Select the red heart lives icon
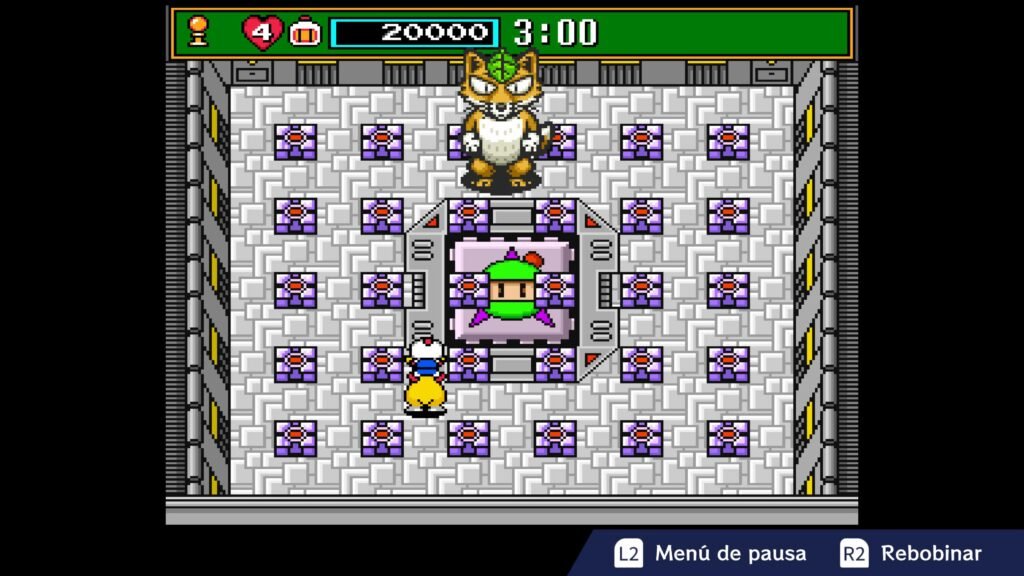 tap(261, 33)
